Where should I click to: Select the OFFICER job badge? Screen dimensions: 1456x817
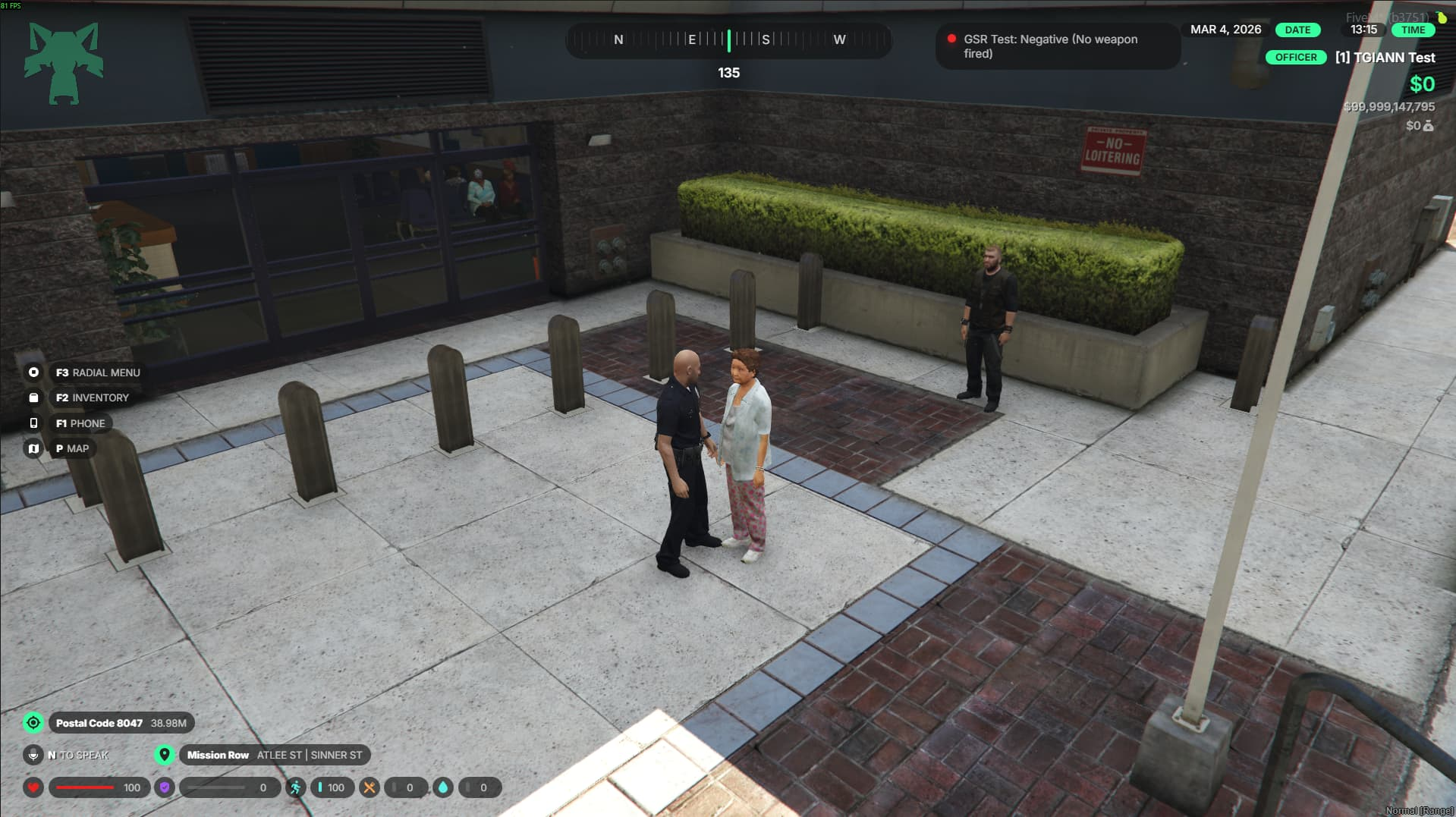[1295, 58]
